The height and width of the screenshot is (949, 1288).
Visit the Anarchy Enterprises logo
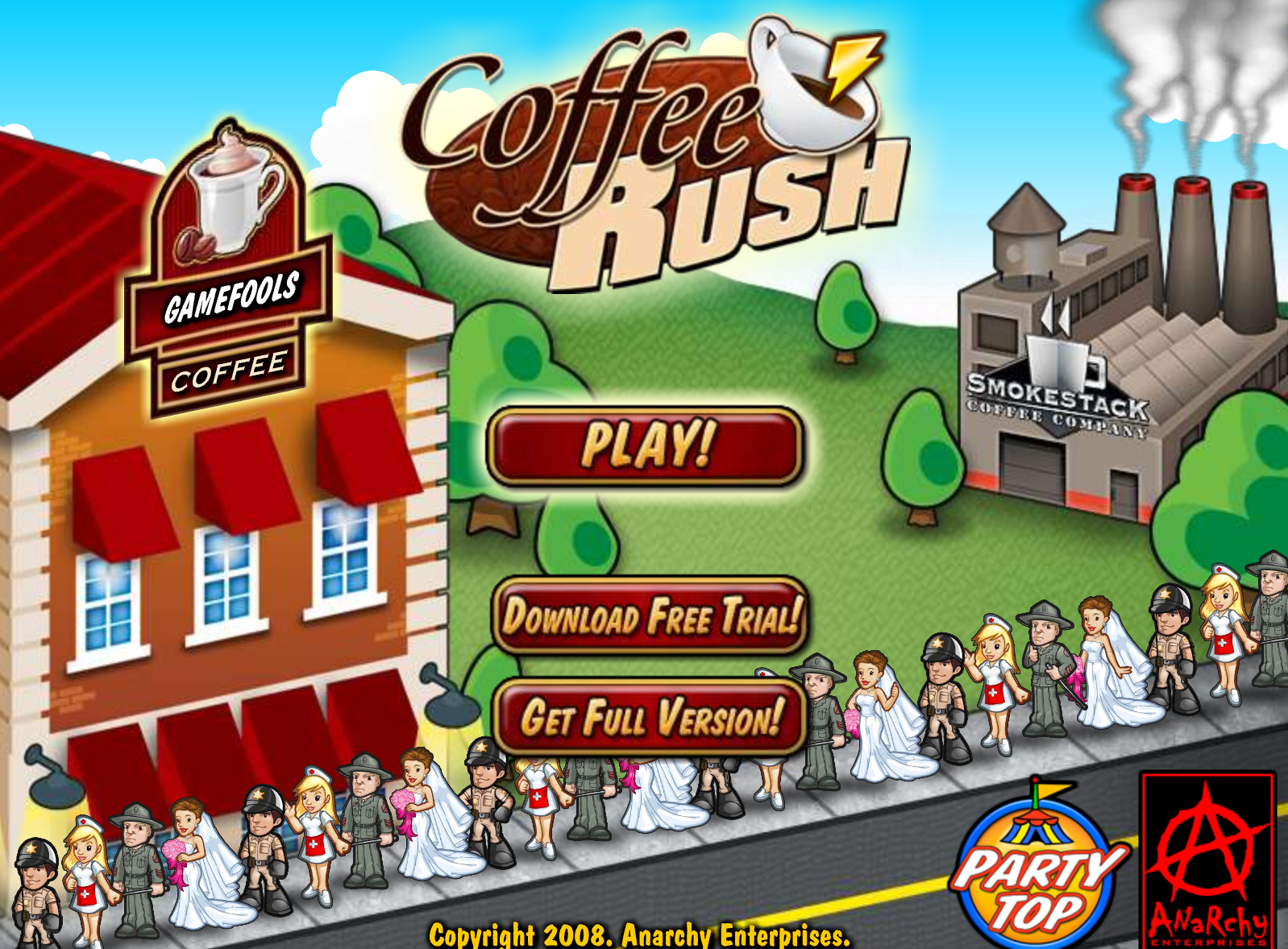point(1207,859)
